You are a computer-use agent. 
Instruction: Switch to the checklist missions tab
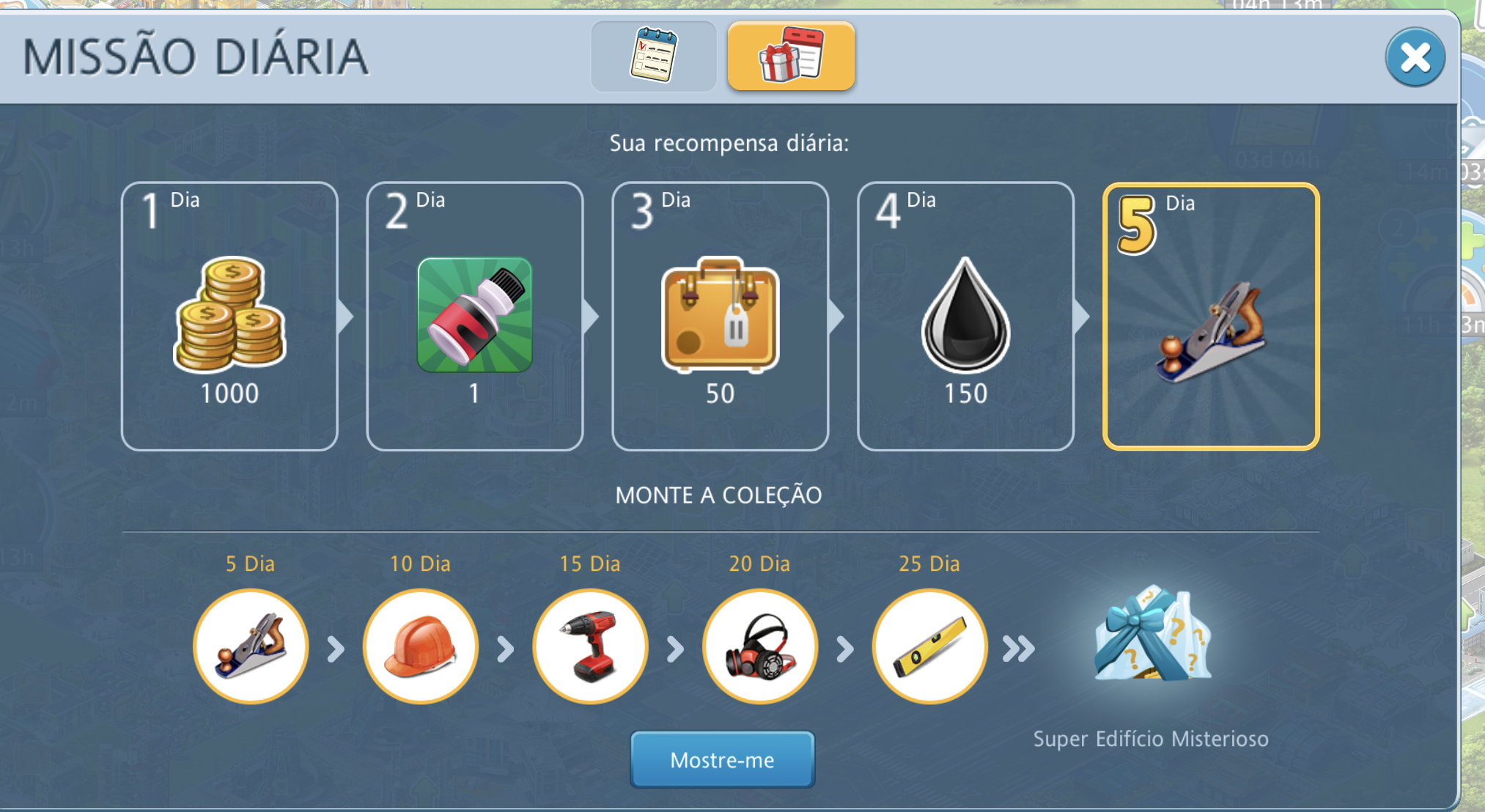654,56
